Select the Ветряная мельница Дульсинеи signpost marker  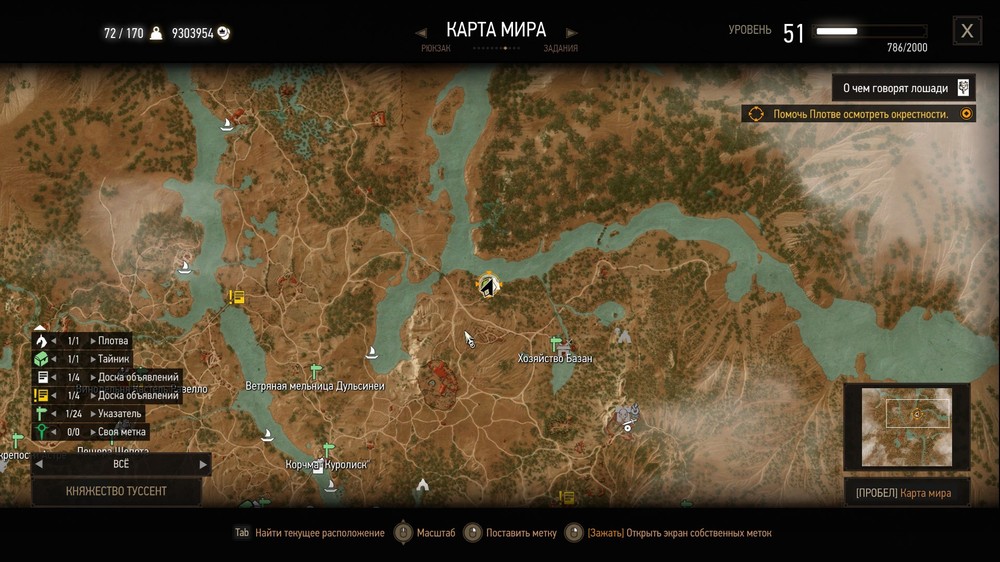(x=316, y=370)
